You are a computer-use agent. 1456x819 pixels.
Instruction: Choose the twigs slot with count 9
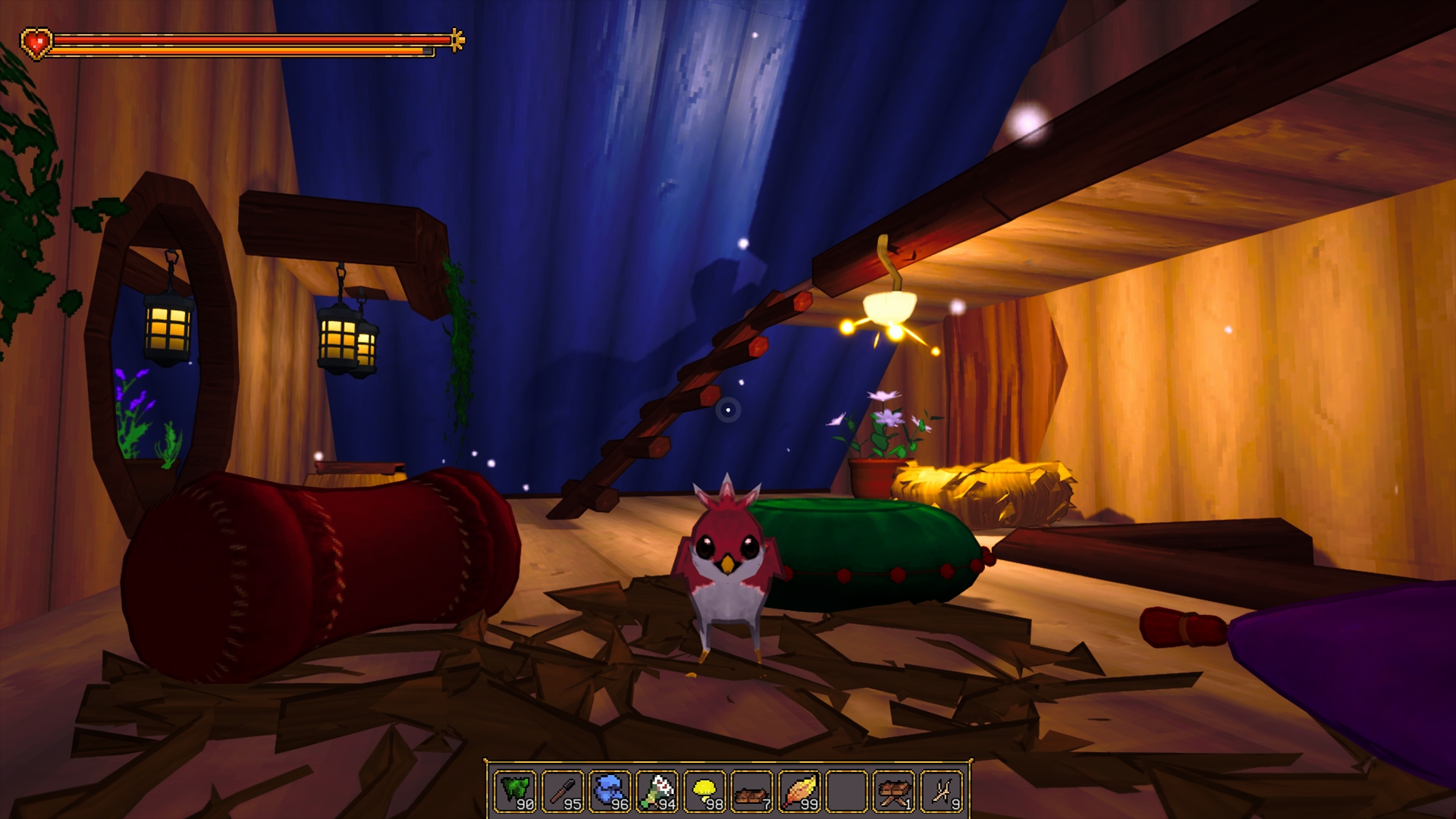click(x=941, y=791)
